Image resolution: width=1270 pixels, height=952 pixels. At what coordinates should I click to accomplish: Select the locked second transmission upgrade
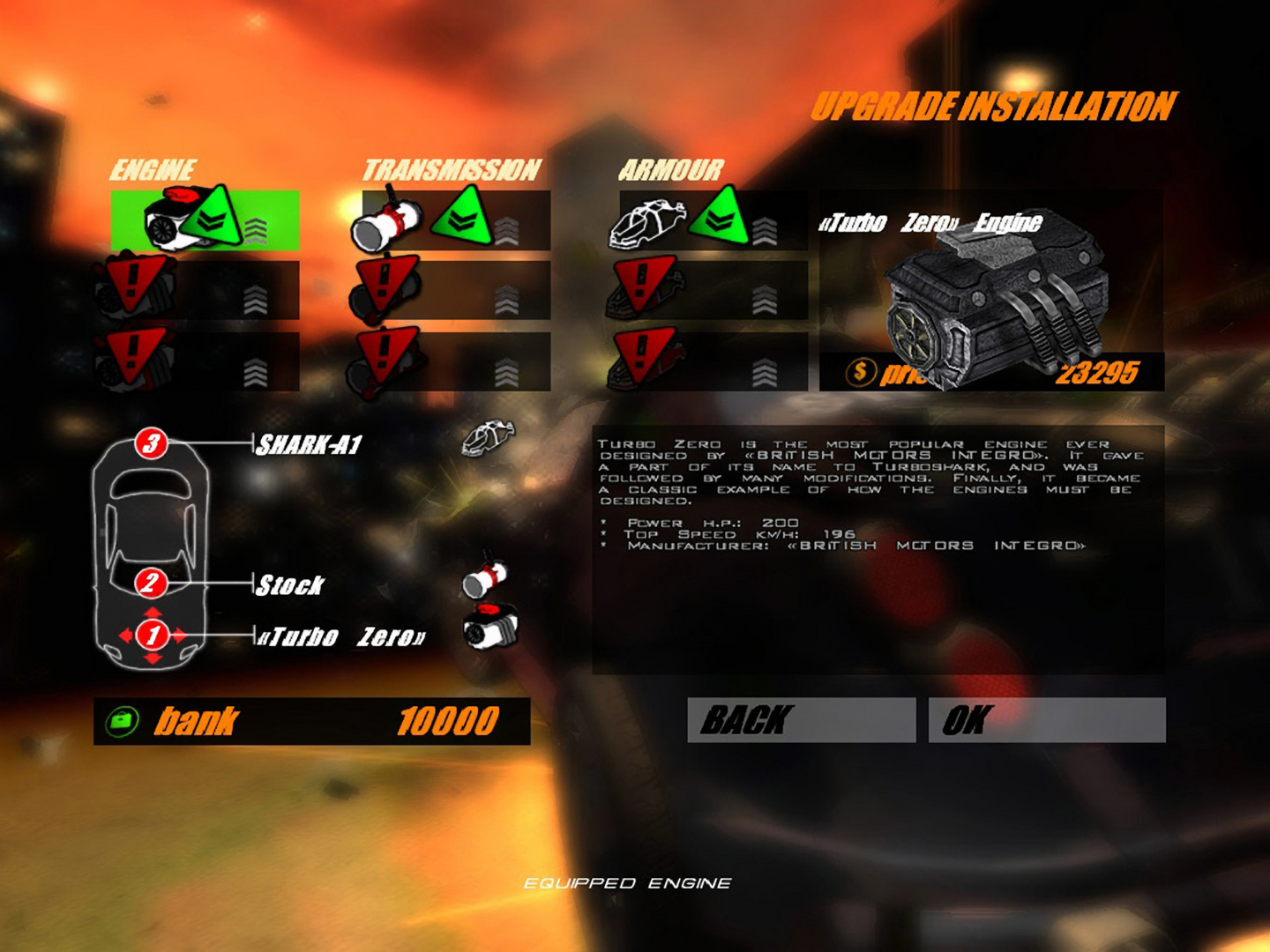click(382, 283)
